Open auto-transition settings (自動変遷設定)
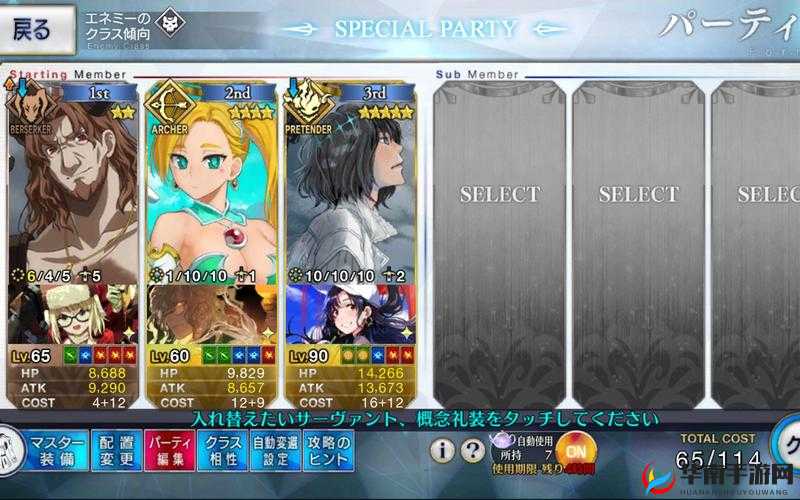800x500 pixels. (x=275, y=451)
